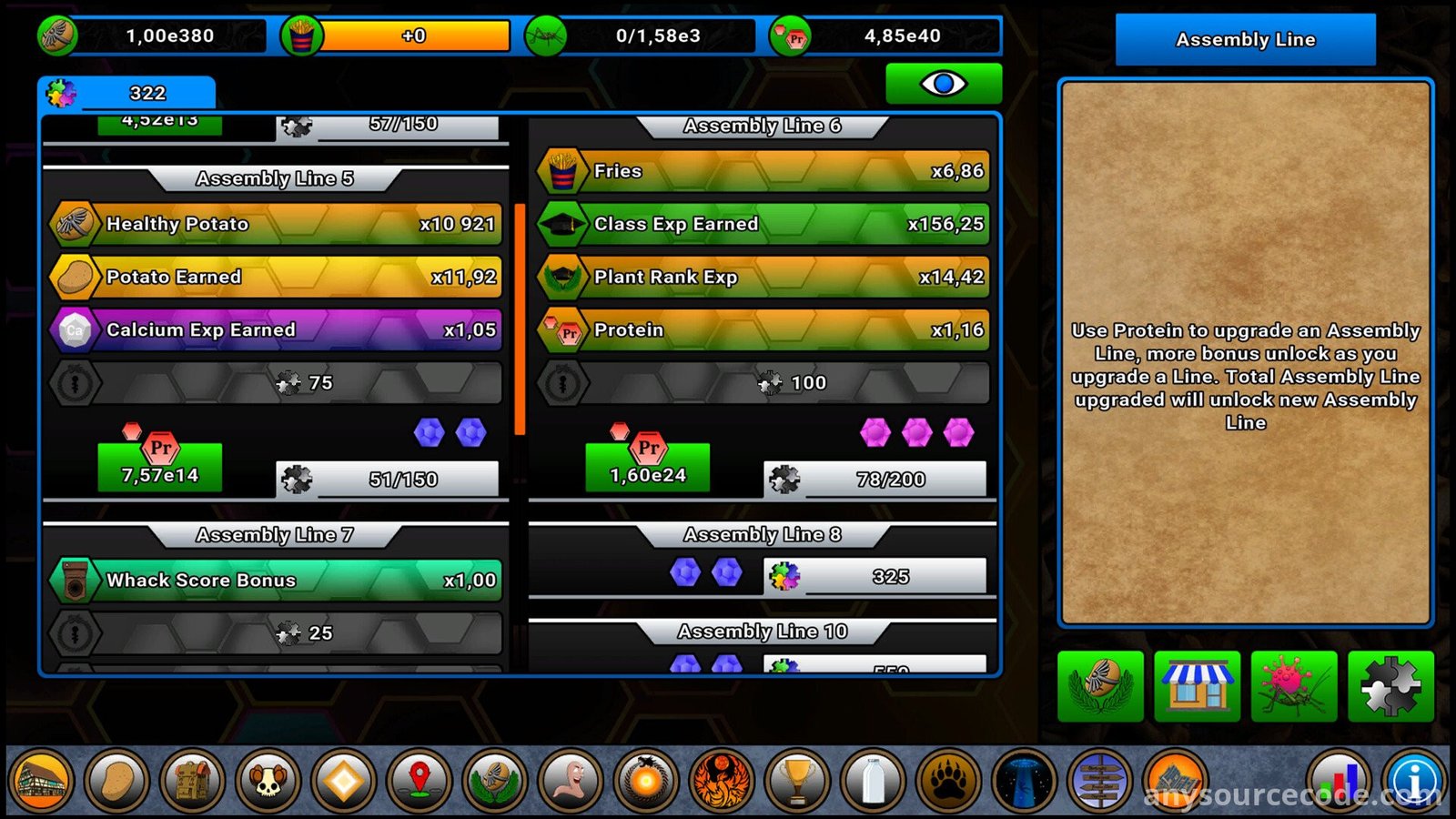
Task: Upgrade Assembly Line 5 for 7,57e14 protein
Action: (x=160, y=468)
